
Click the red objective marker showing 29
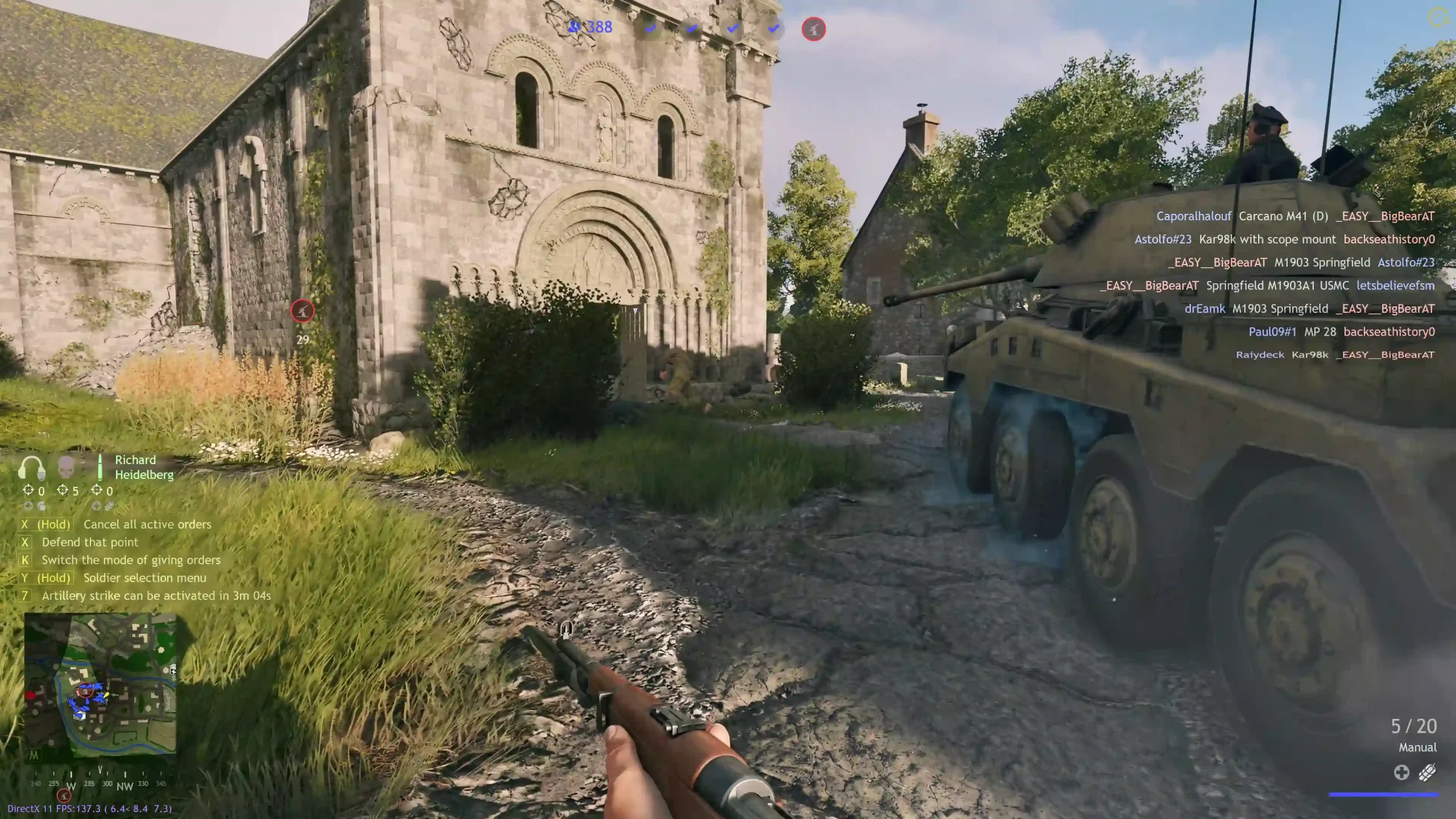tap(302, 311)
